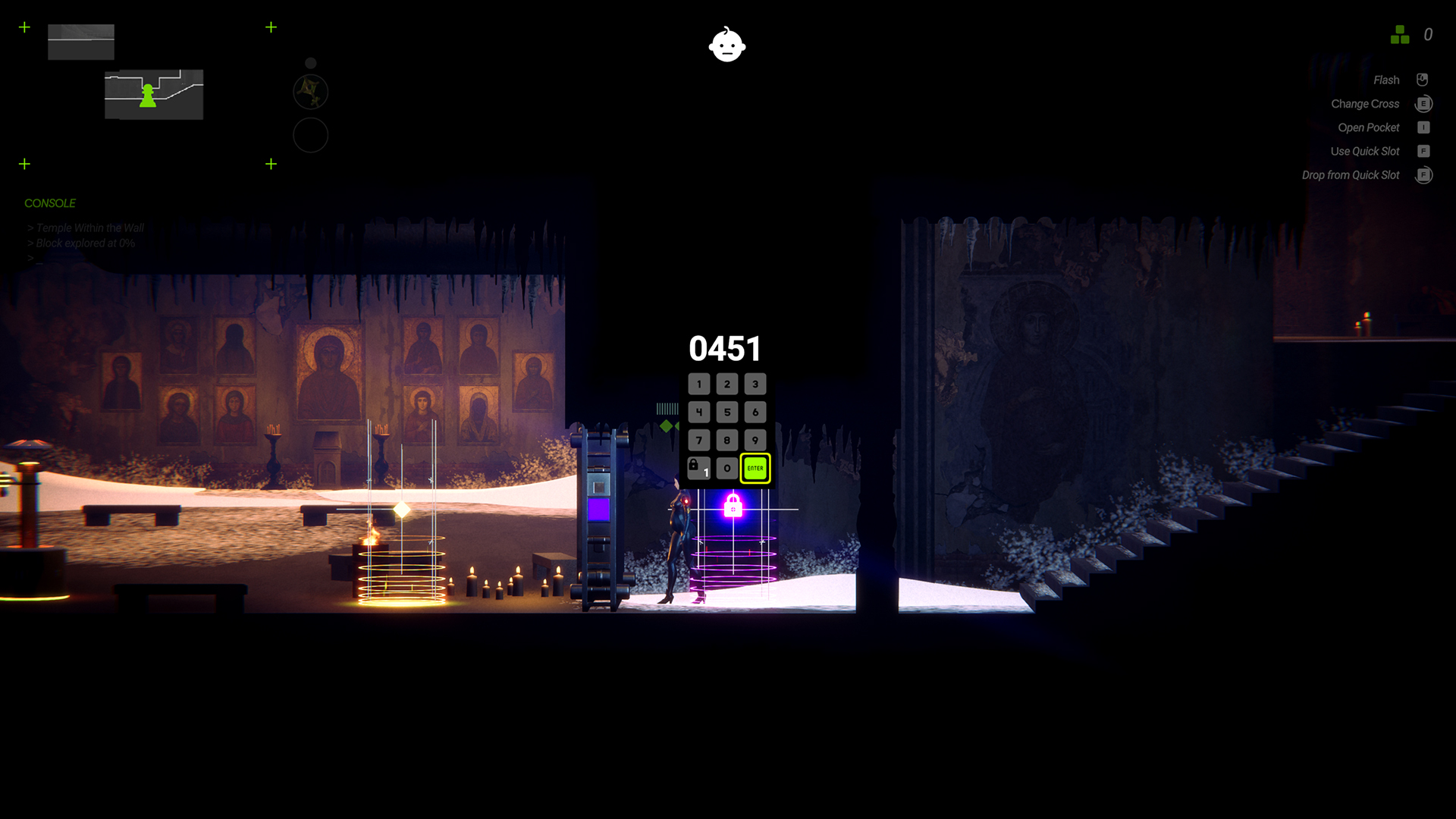Click keypad digit 5

pos(727,413)
